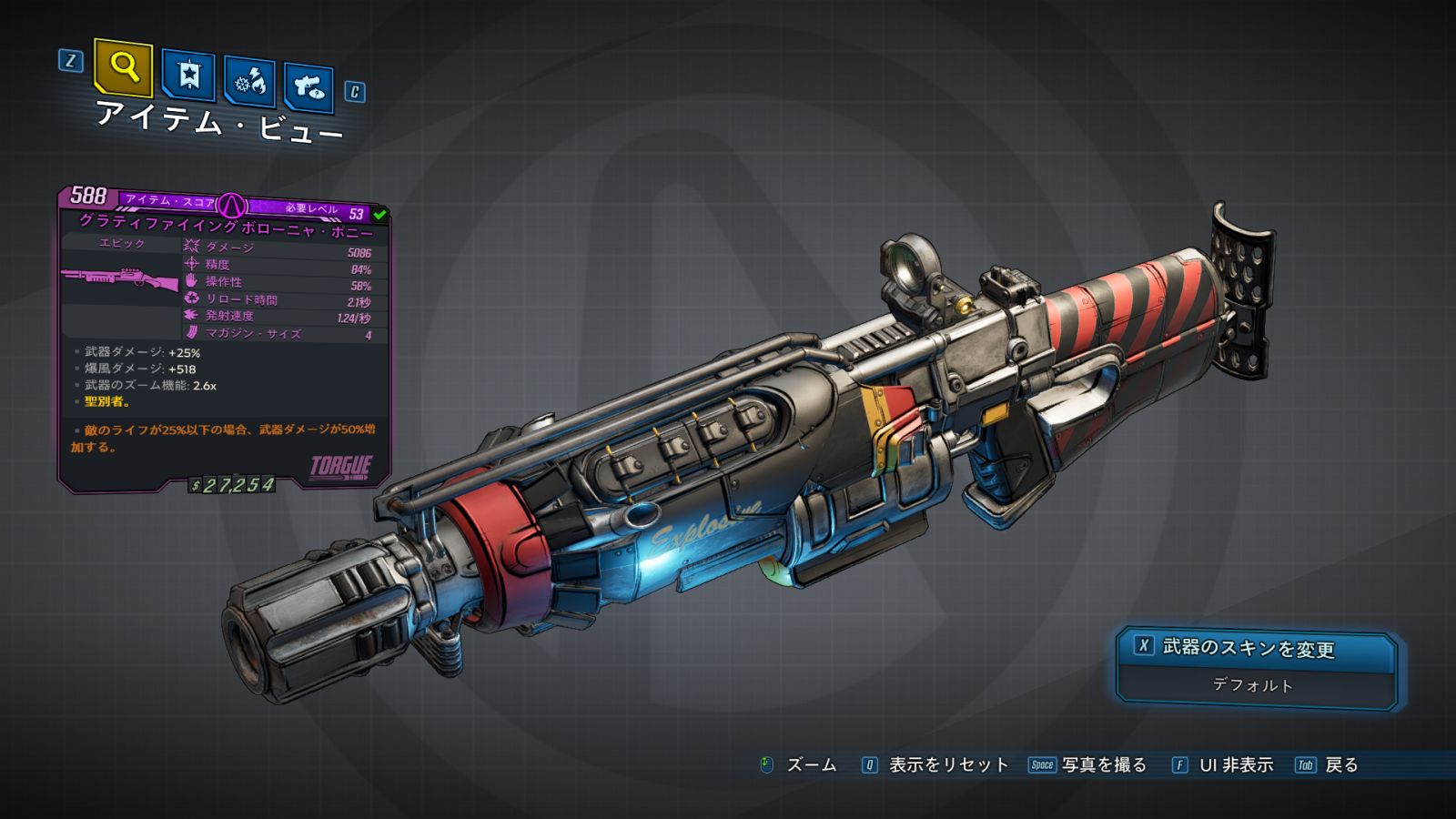Take a photo with 写真を撮る
Screen dimensions: 1456x819
tap(1088, 765)
